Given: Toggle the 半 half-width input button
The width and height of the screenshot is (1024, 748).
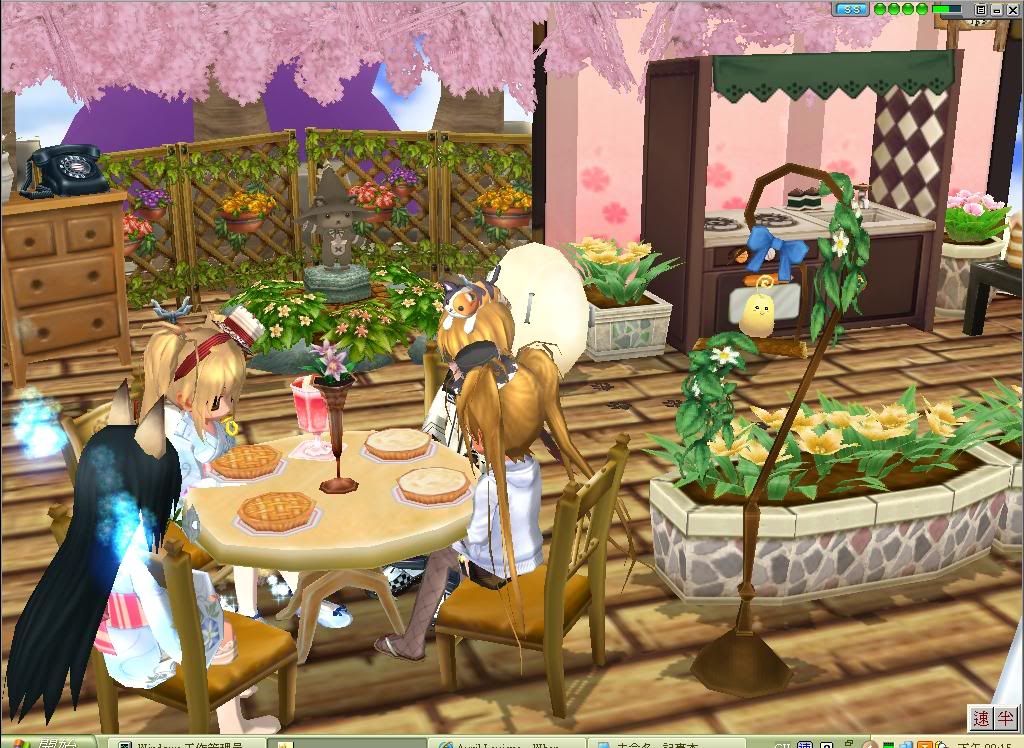Looking at the screenshot, I should pos(1005,718).
